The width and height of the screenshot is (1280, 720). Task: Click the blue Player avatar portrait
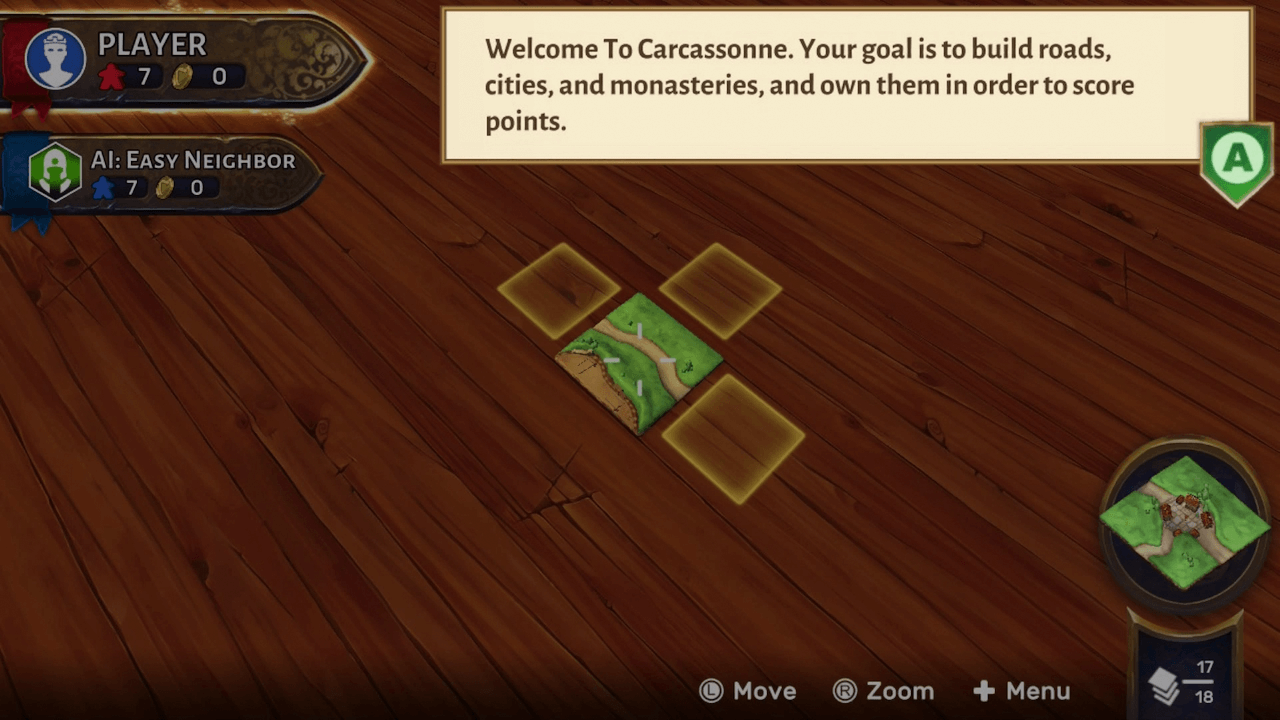click(x=55, y=59)
